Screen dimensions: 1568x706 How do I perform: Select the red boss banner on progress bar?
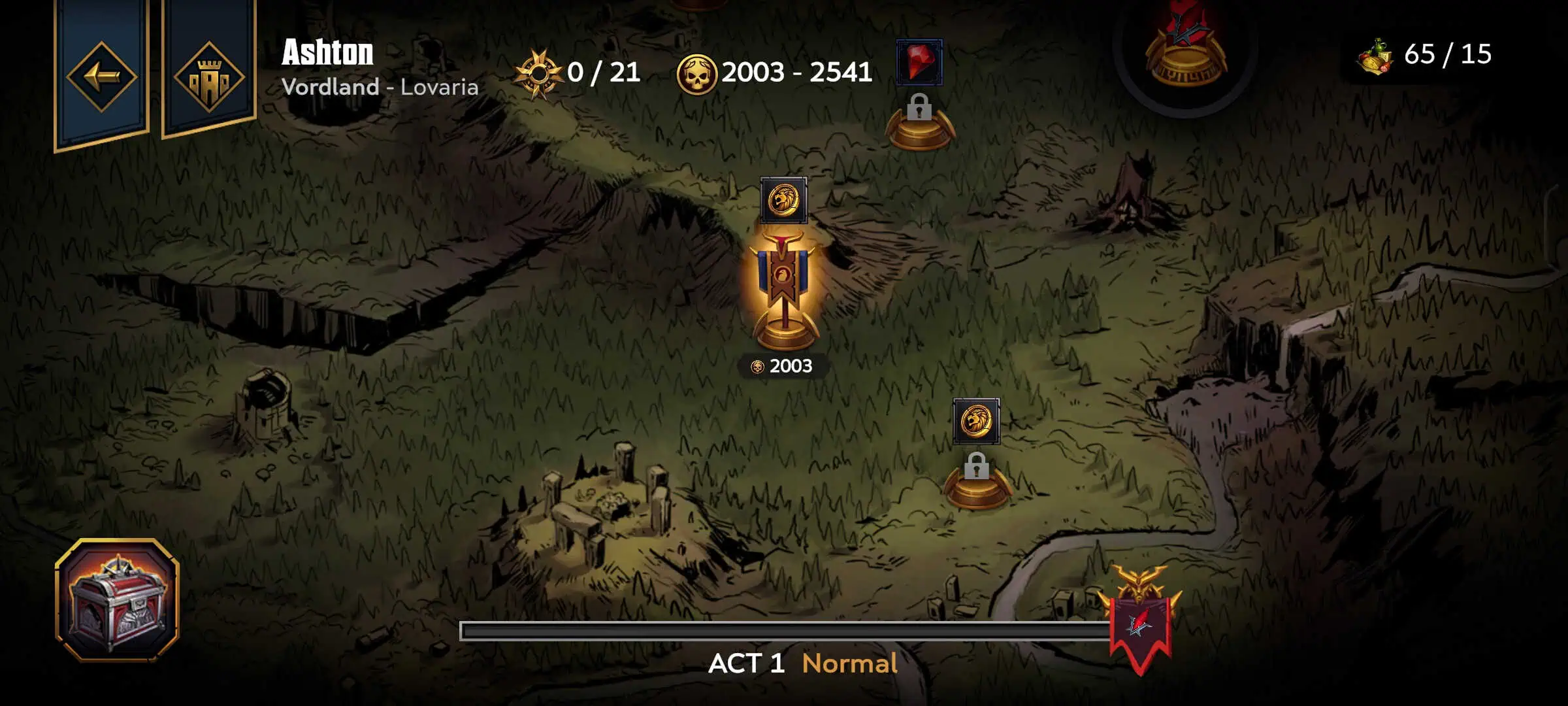[x=1141, y=621]
